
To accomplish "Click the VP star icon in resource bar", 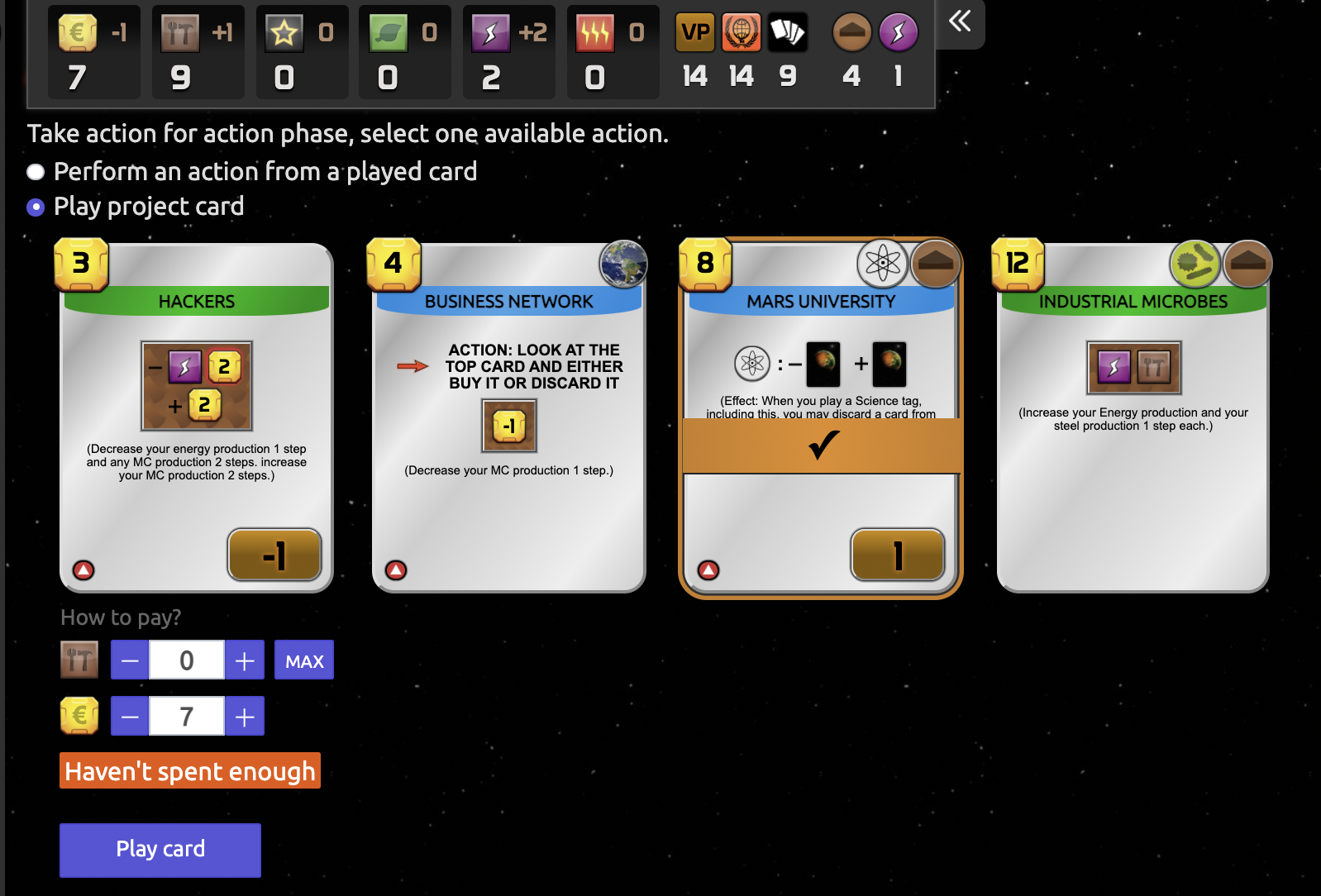I will pyautogui.click(x=284, y=32).
